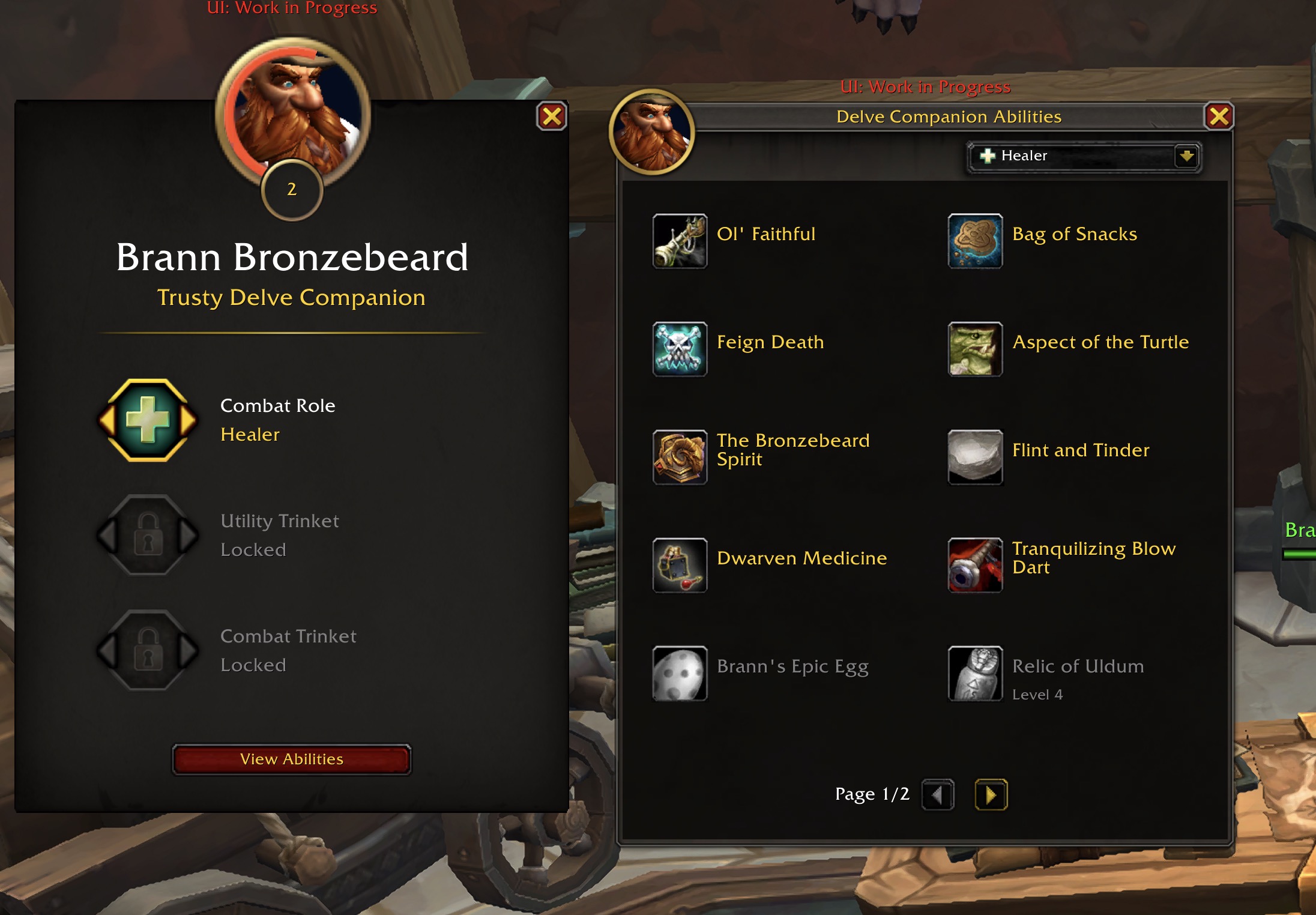Choose the Feign Death skull icon
Image resolution: width=1316 pixels, height=915 pixels.
pos(680,349)
